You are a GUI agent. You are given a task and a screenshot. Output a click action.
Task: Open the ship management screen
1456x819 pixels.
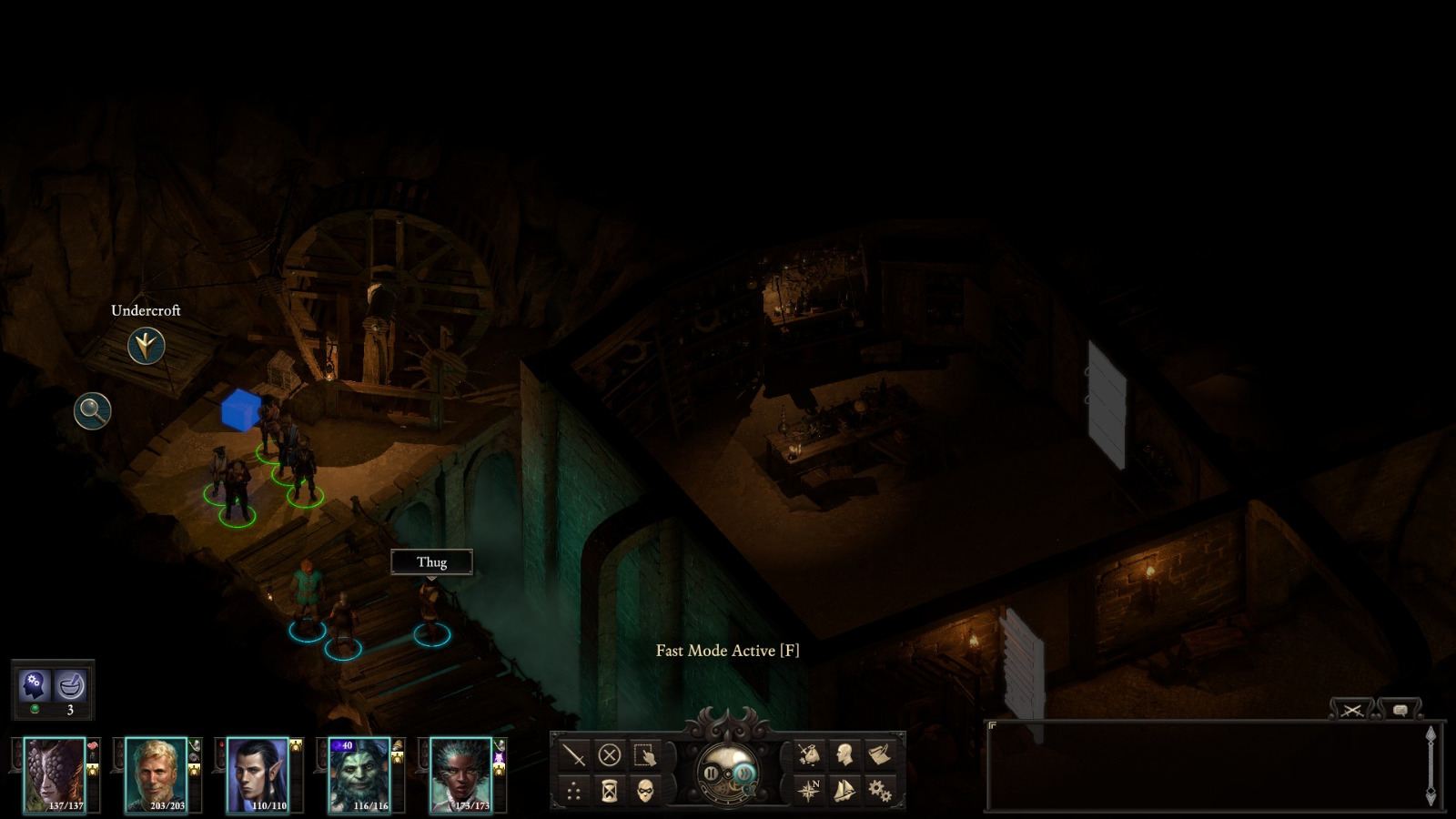844,791
